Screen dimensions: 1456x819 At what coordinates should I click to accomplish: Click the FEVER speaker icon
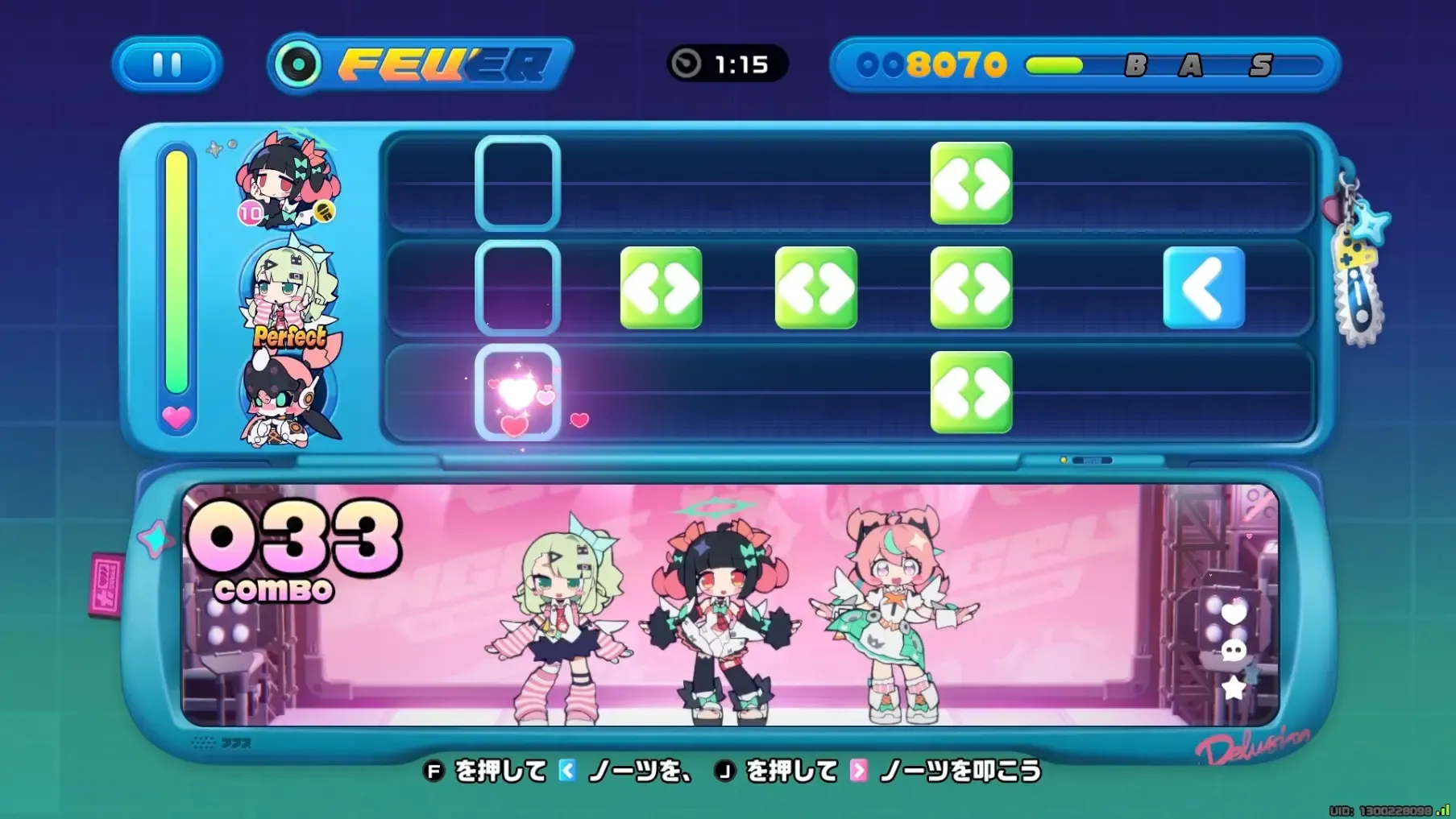click(299, 61)
